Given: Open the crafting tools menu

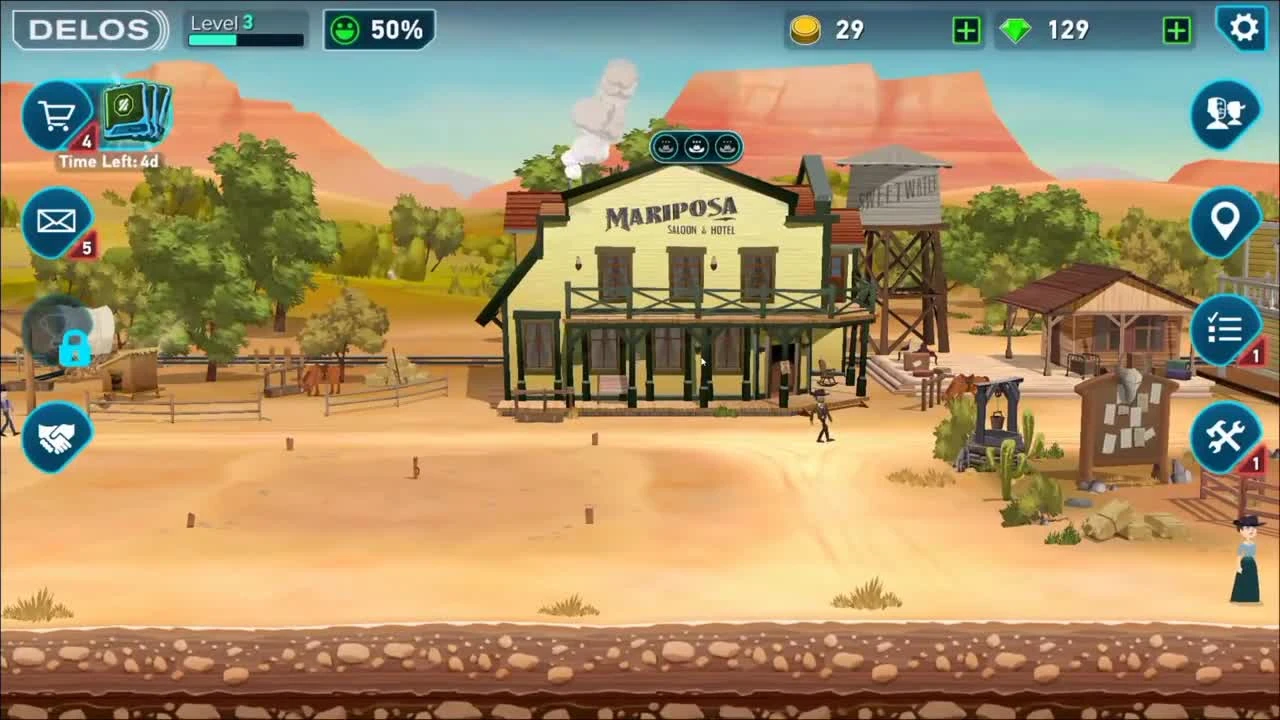Looking at the screenshot, I should (1224, 437).
